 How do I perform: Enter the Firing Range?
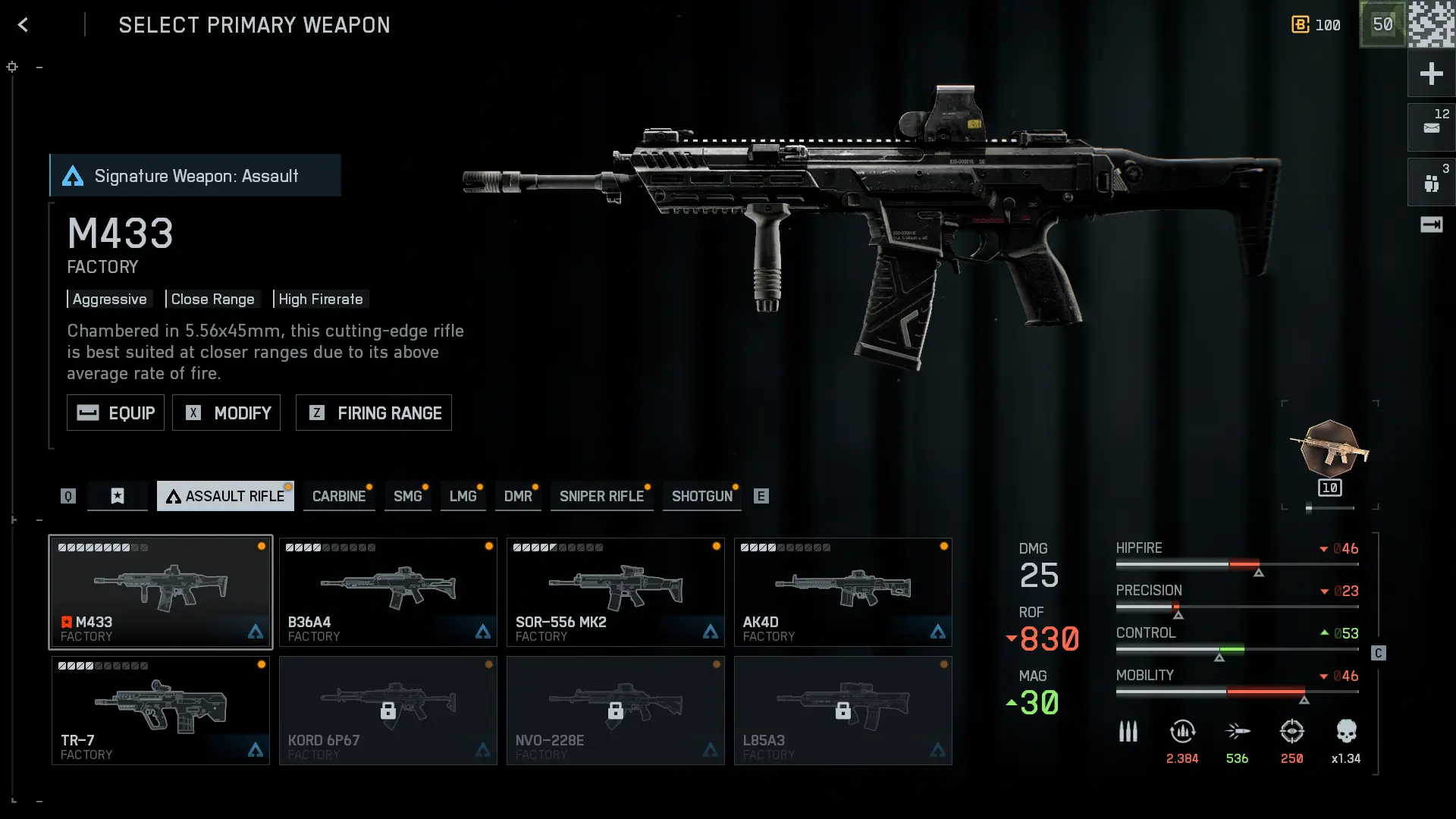pyautogui.click(x=373, y=413)
